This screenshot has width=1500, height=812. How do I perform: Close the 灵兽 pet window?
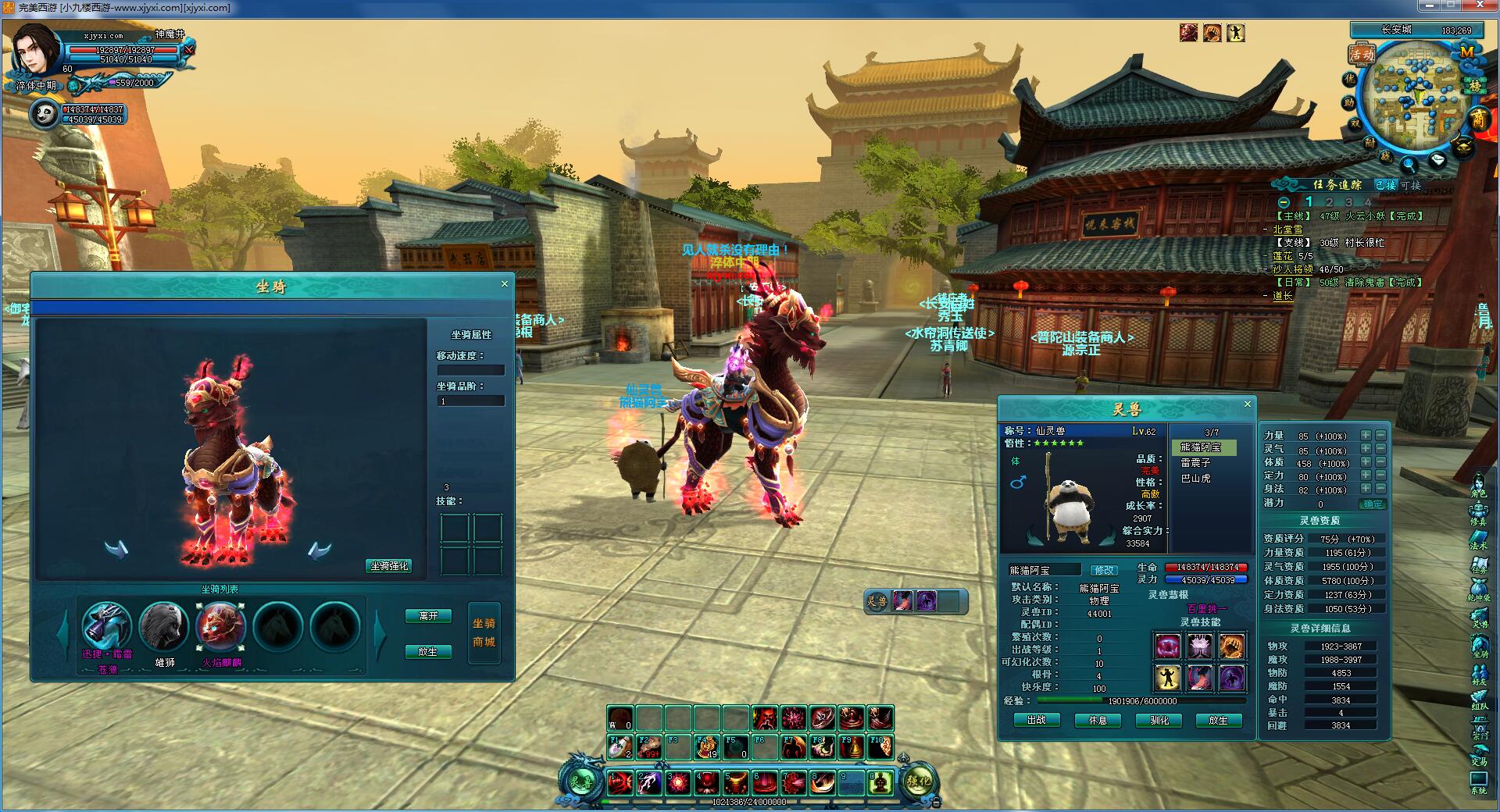coord(1247,404)
